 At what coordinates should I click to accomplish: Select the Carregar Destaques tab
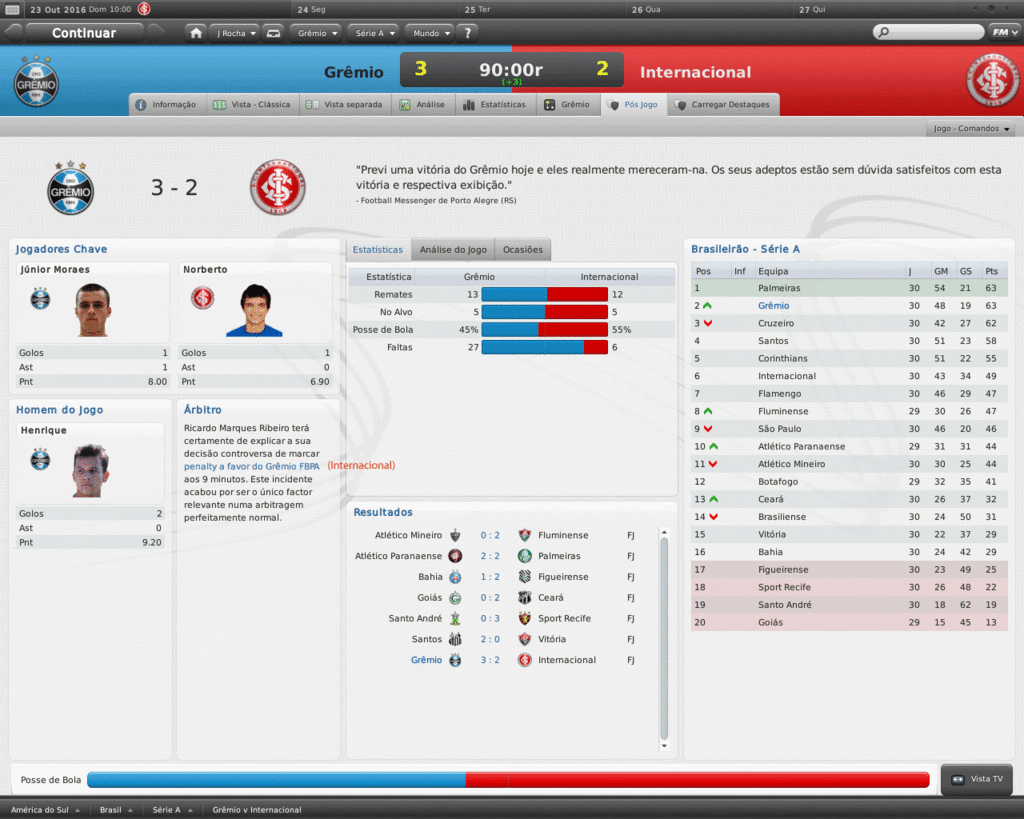pyautogui.click(x=723, y=104)
